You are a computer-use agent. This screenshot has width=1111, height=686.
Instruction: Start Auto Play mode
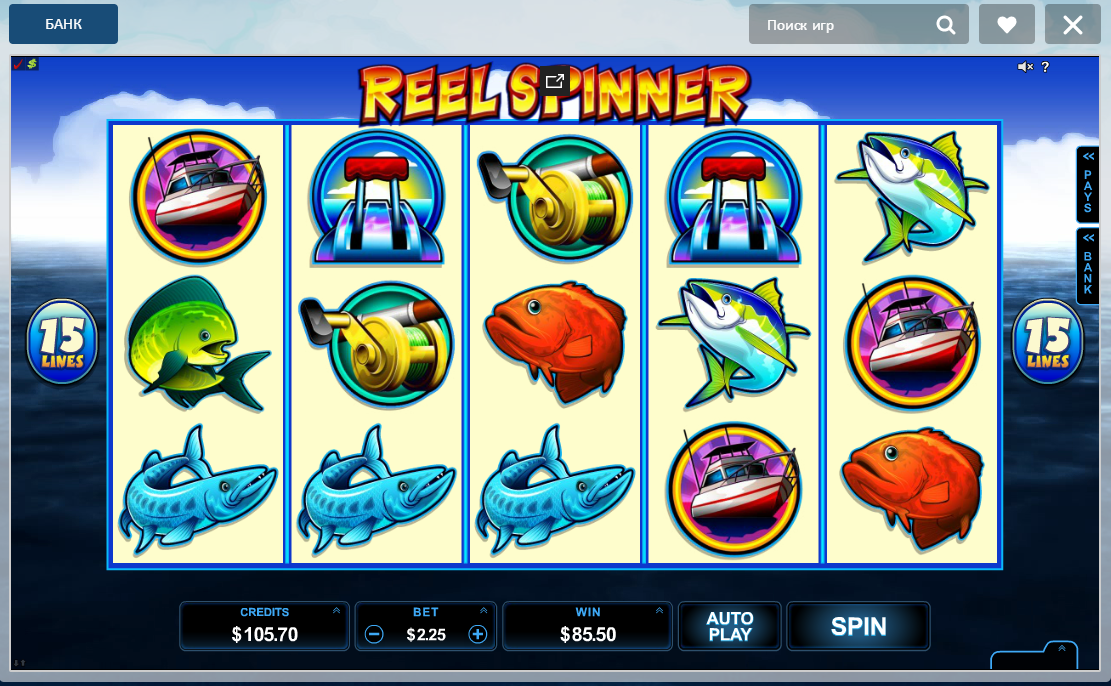[x=729, y=626]
